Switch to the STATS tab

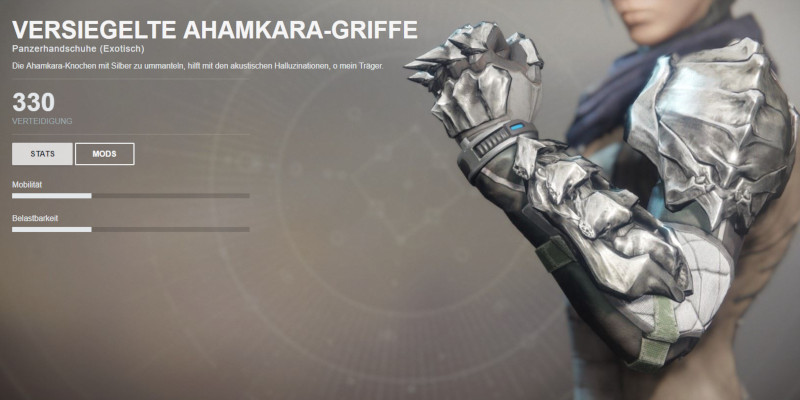tap(42, 154)
